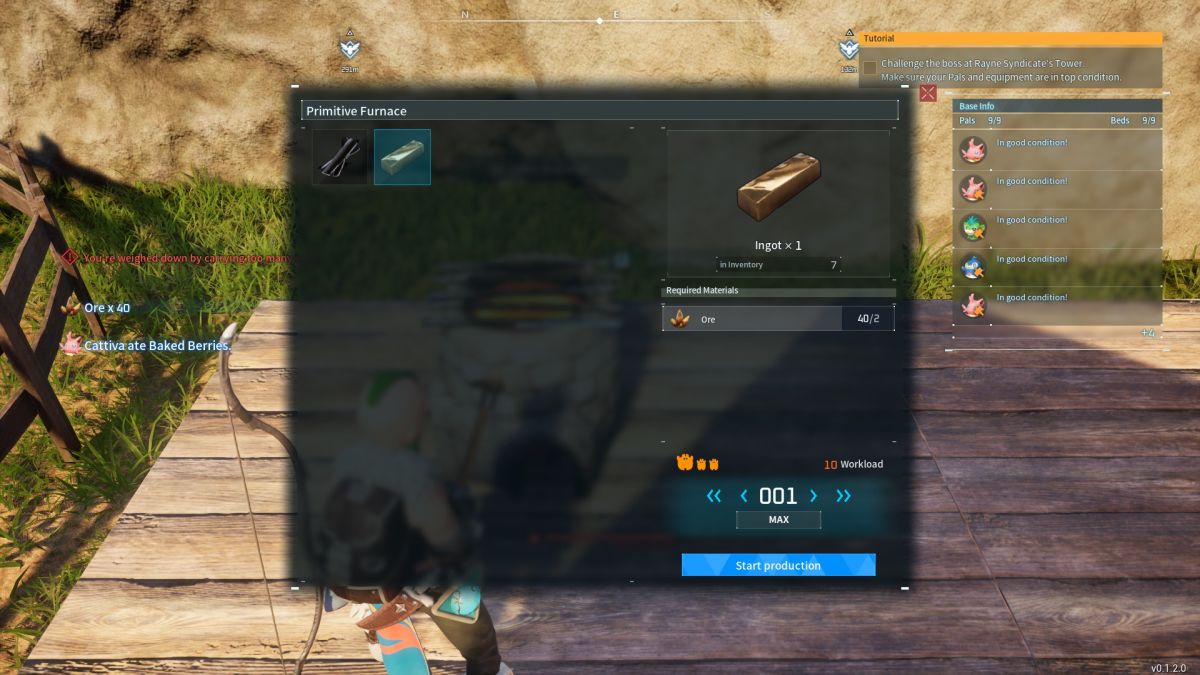The image size is (1200, 675).
Task: Select the blue penguin Pal in Base Info
Action: point(973,266)
